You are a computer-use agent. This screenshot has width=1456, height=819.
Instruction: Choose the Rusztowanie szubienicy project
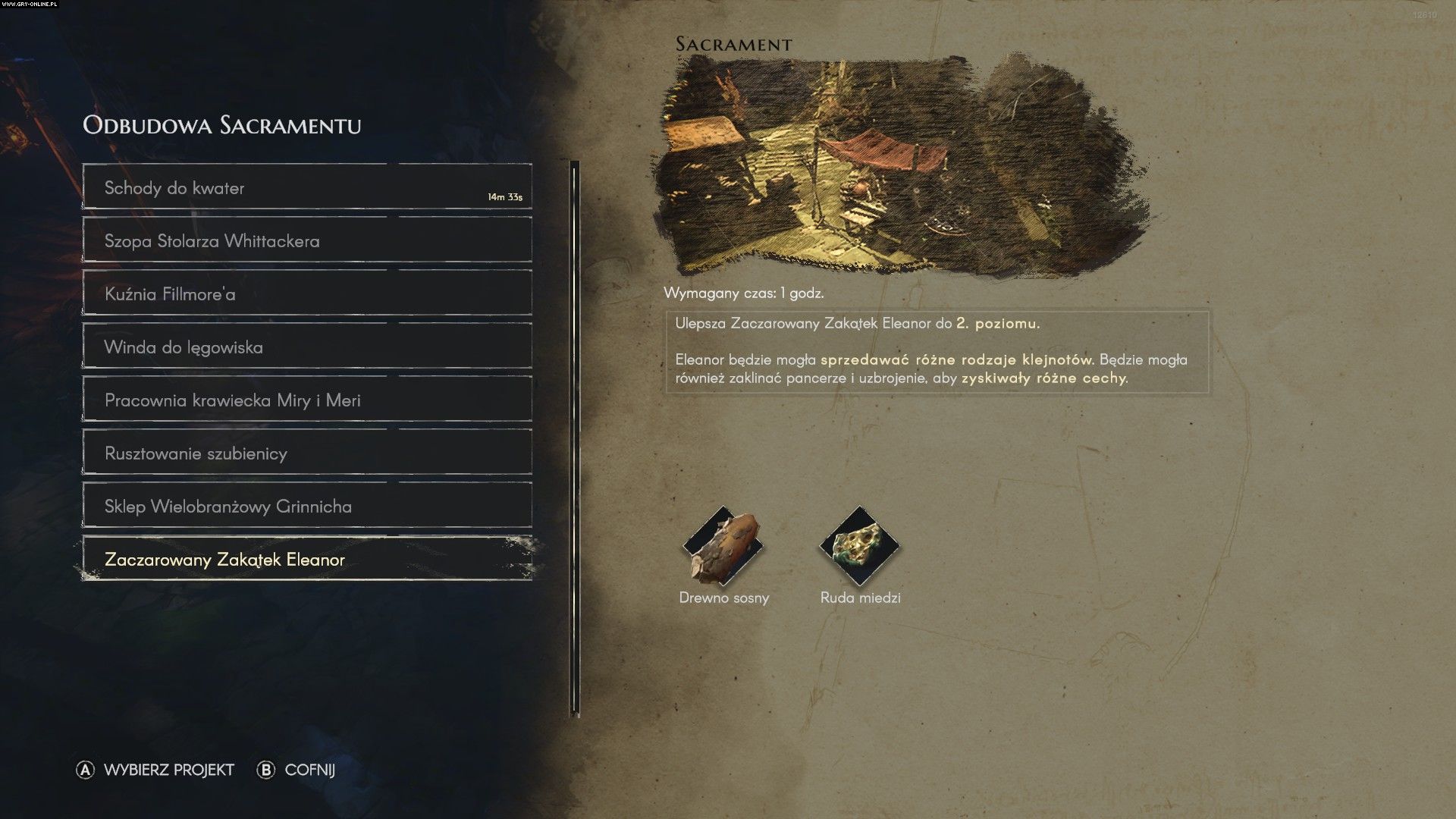click(x=307, y=453)
